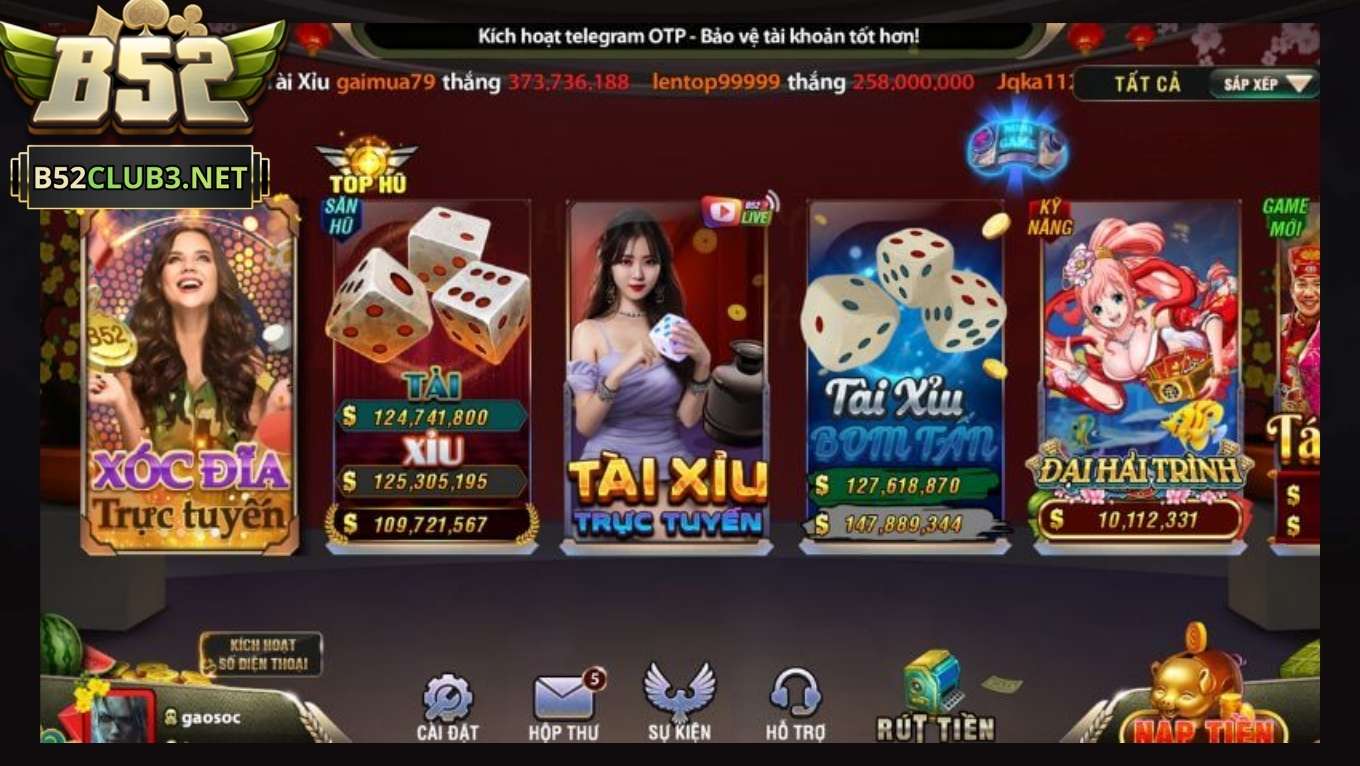Open Hỗ Trợ customer support headset icon
This screenshot has width=1360, height=766.
pyautogui.click(x=796, y=695)
